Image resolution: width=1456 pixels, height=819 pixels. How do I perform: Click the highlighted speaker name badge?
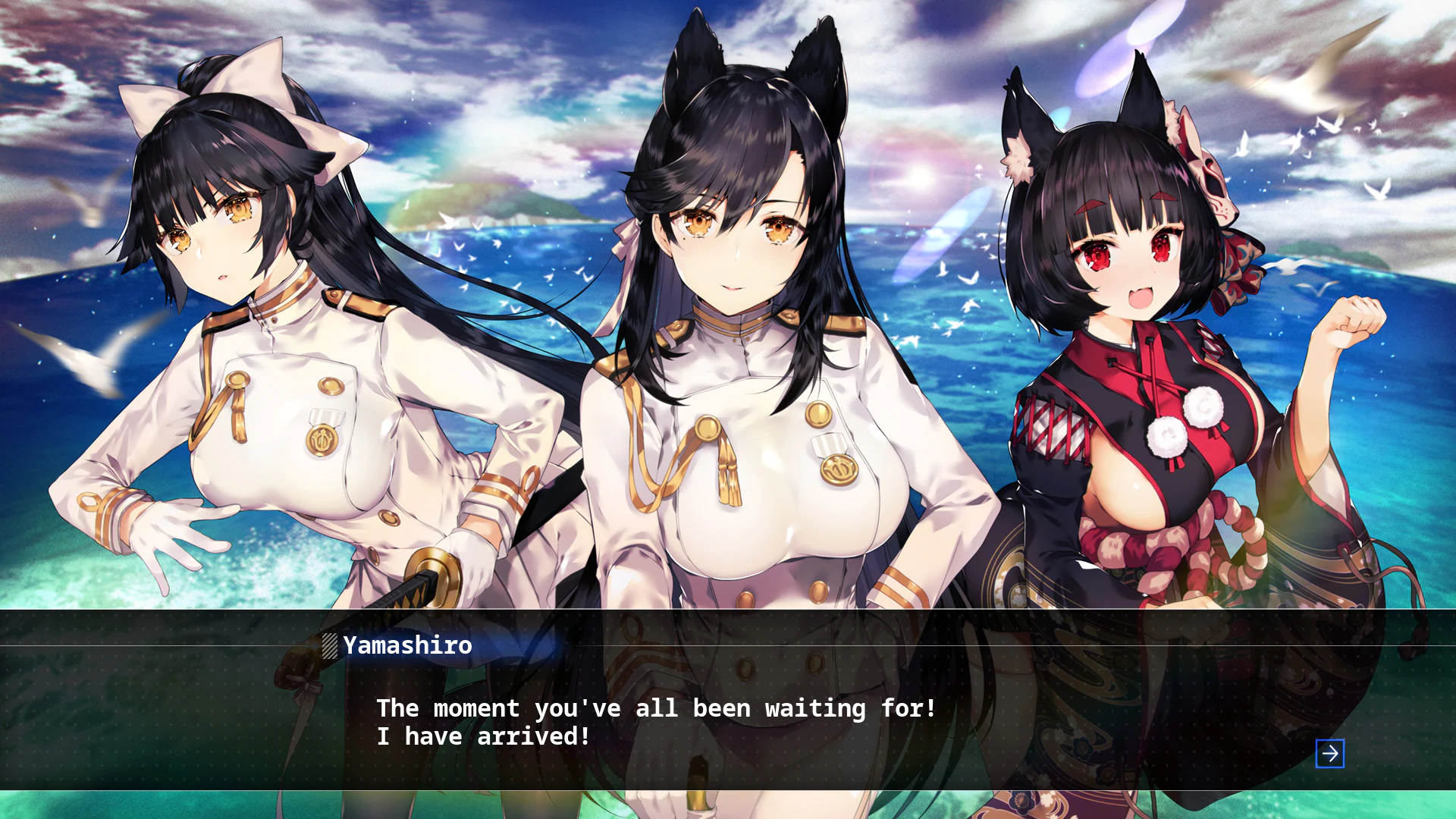[406, 646]
